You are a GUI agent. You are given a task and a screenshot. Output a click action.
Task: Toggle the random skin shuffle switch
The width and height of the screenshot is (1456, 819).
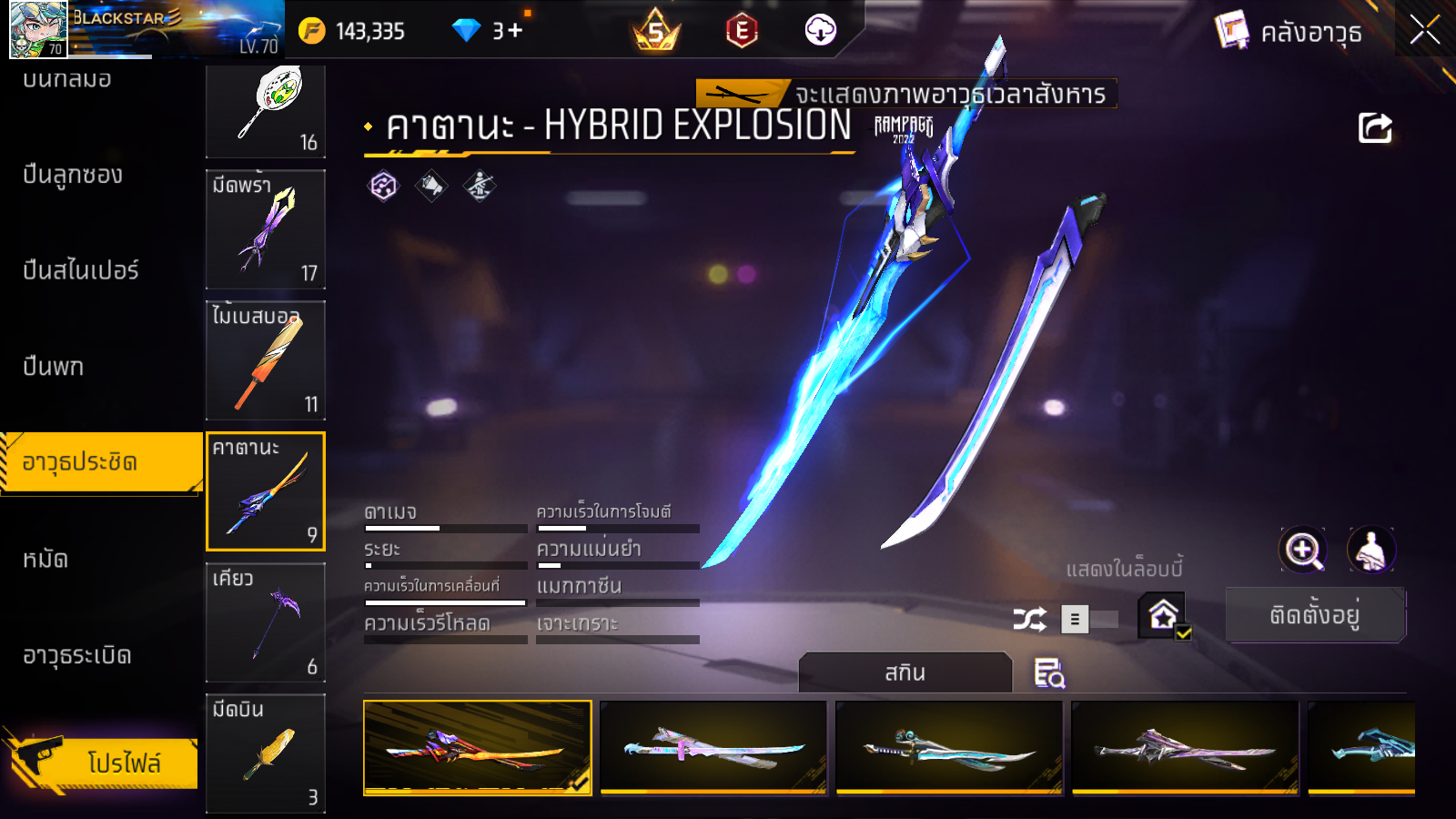coord(1090,620)
